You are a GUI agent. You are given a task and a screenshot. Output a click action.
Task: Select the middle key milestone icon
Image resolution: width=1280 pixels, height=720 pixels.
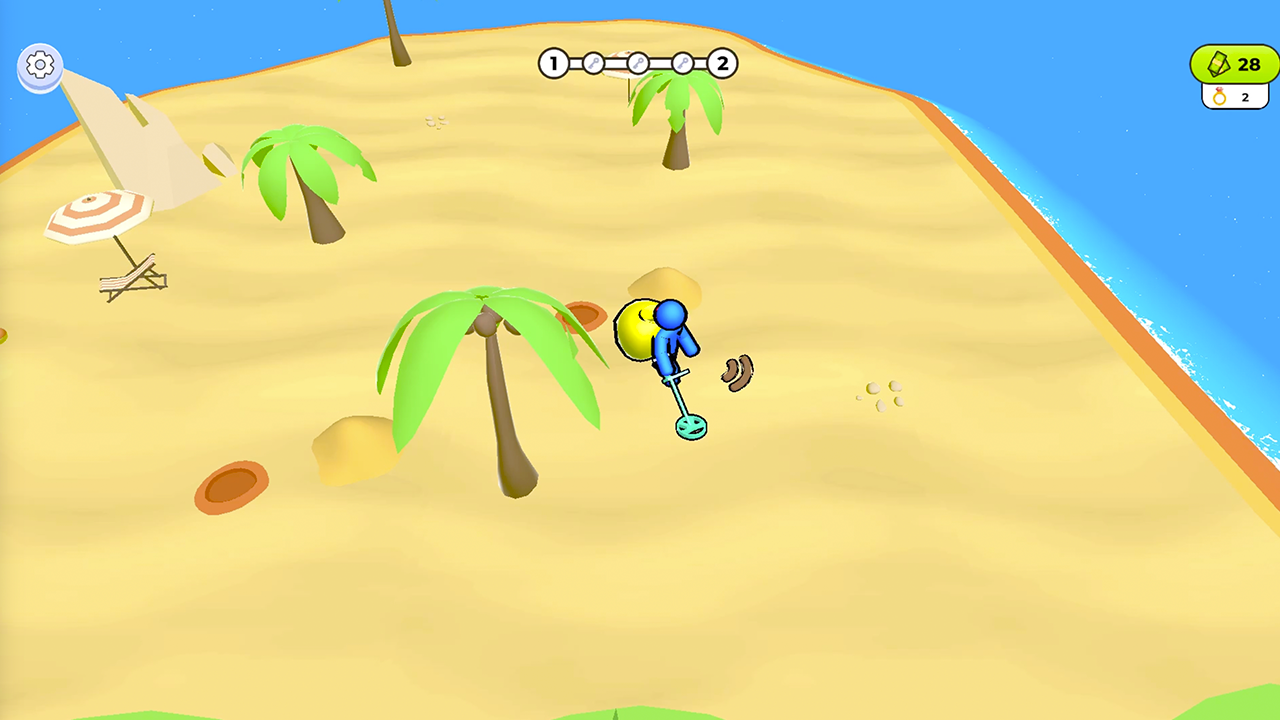pos(637,62)
